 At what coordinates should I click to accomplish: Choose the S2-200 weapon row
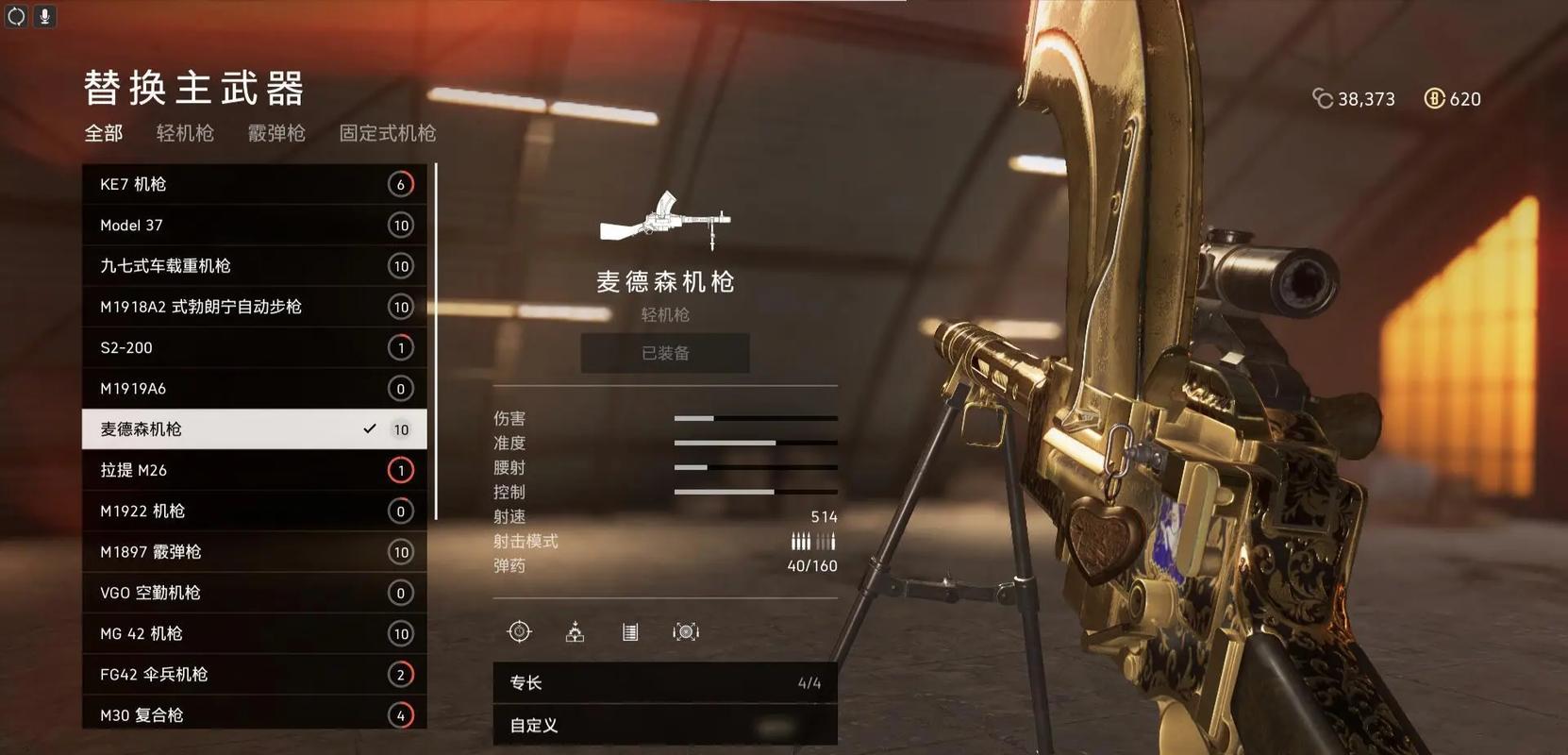click(254, 347)
